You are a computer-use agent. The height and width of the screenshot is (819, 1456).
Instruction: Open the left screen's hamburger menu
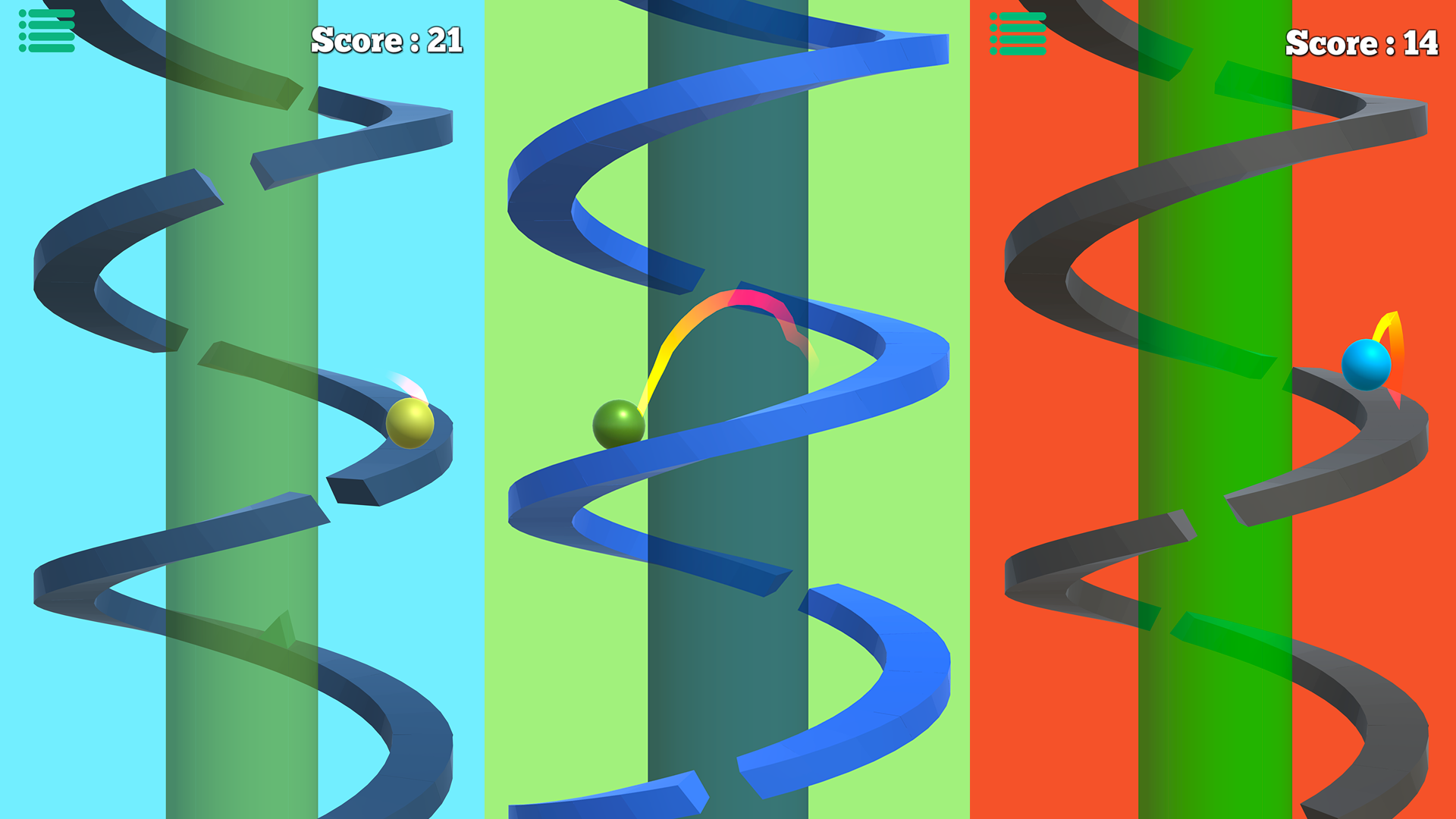pyautogui.click(x=45, y=29)
